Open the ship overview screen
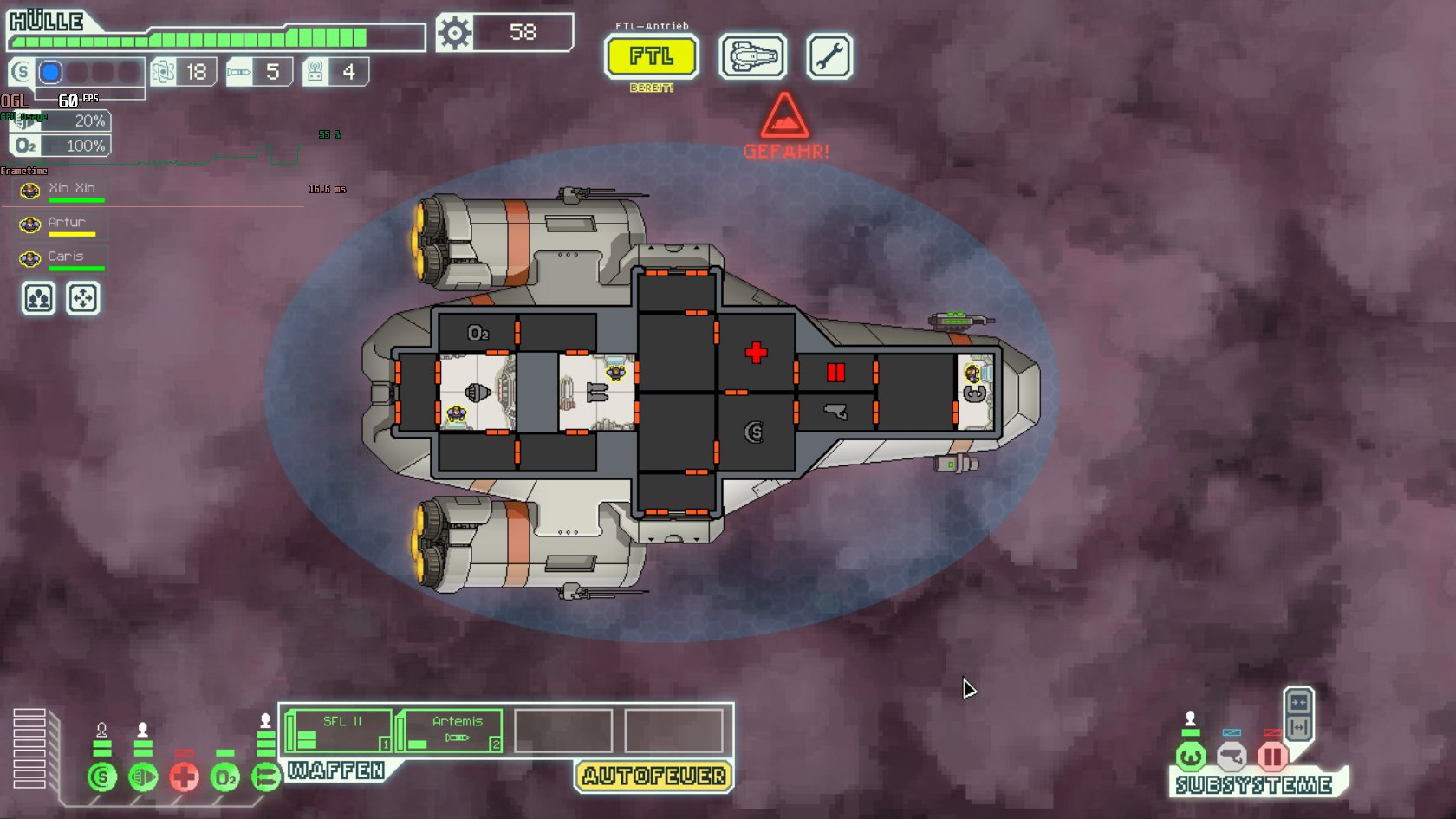The height and width of the screenshot is (819, 1456). click(x=753, y=57)
